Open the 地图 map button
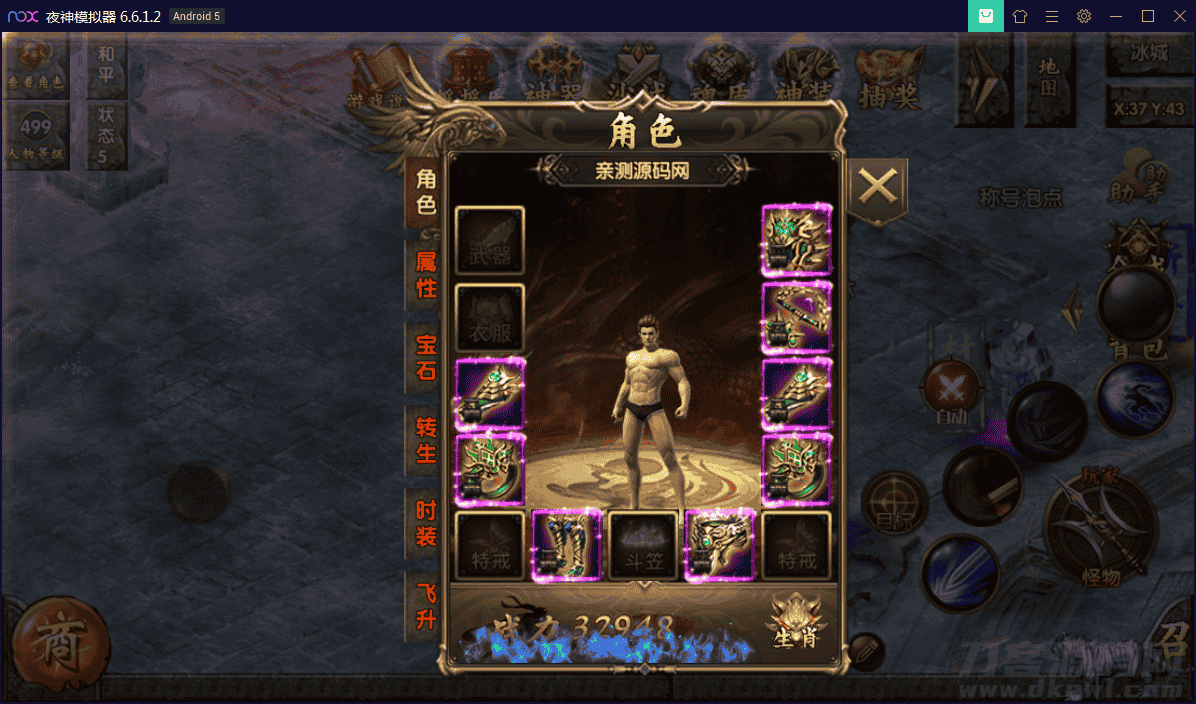The image size is (1196, 704). pyautogui.click(x=1047, y=78)
